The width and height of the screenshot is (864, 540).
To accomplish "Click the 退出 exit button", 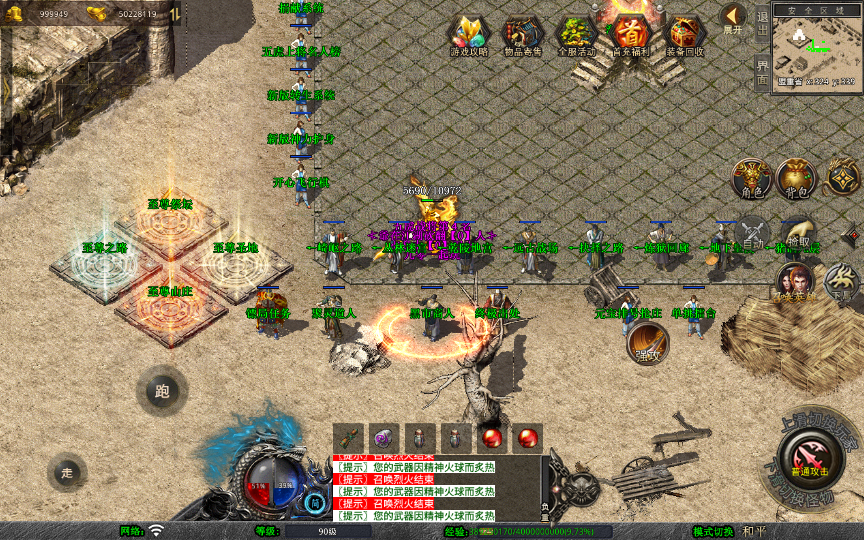I will click(x=762, y=23).
